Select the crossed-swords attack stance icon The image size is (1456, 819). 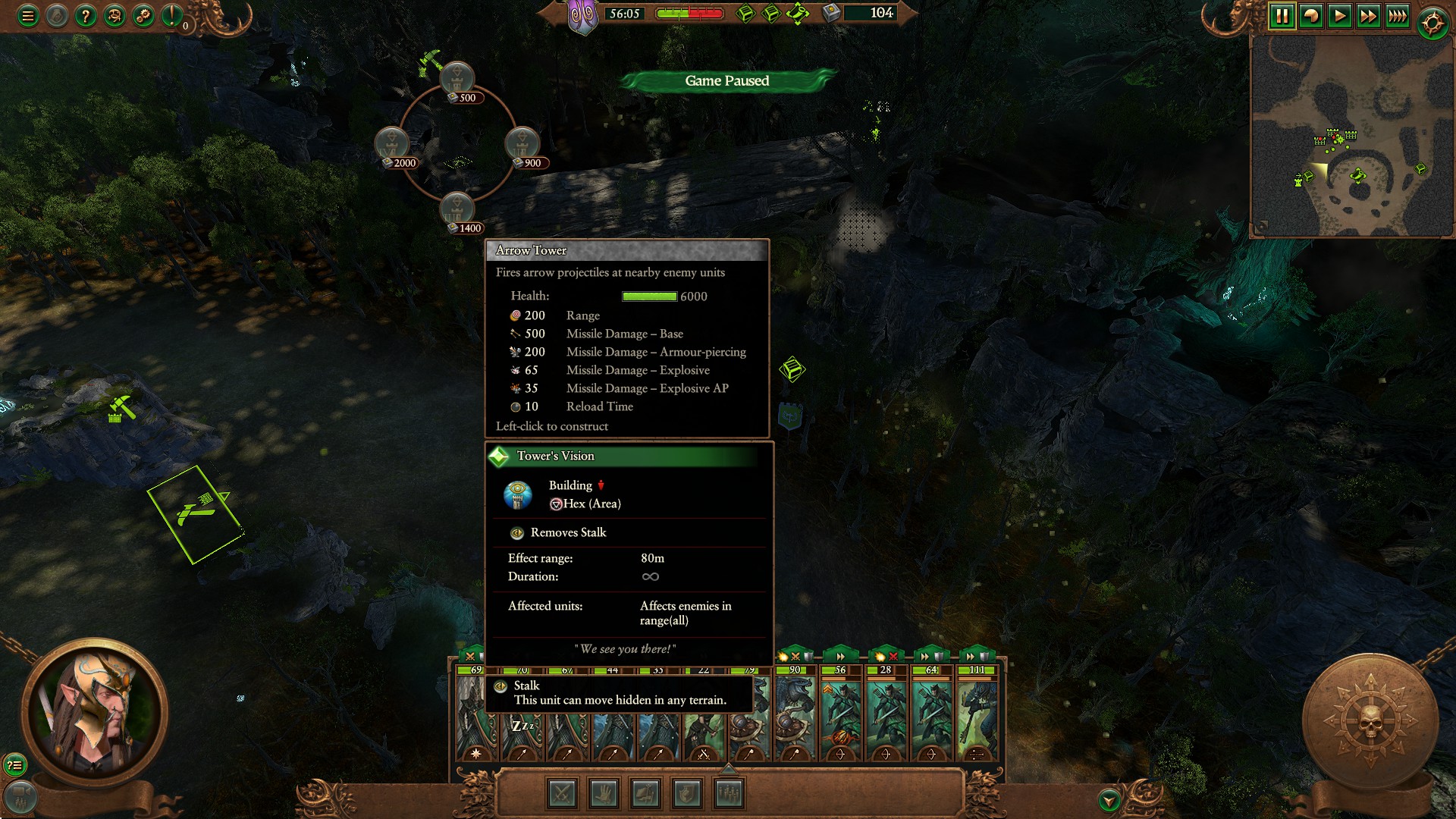pyautogui.click(x=561, y=793)
